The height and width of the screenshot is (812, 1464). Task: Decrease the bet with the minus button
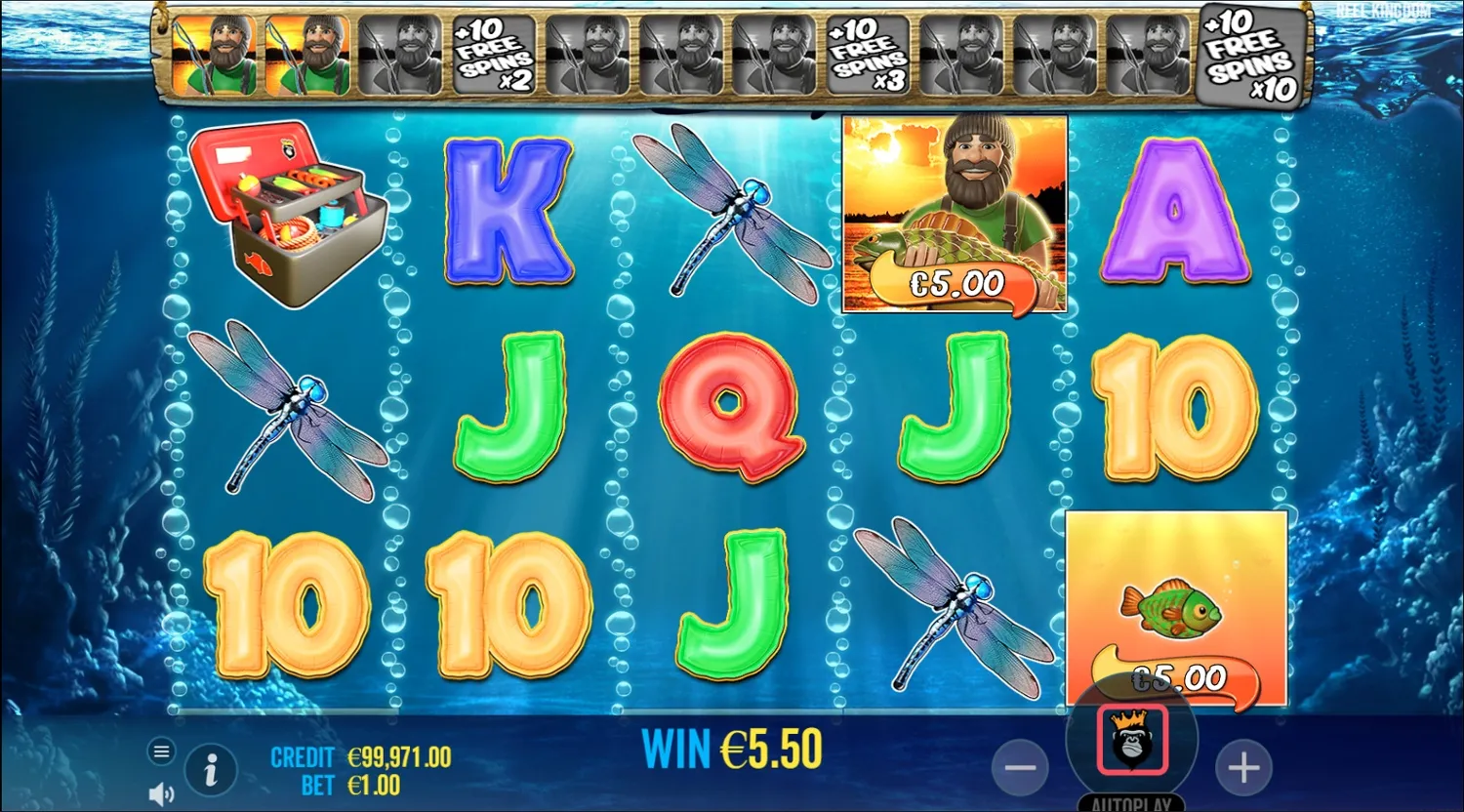[1021, 768]
